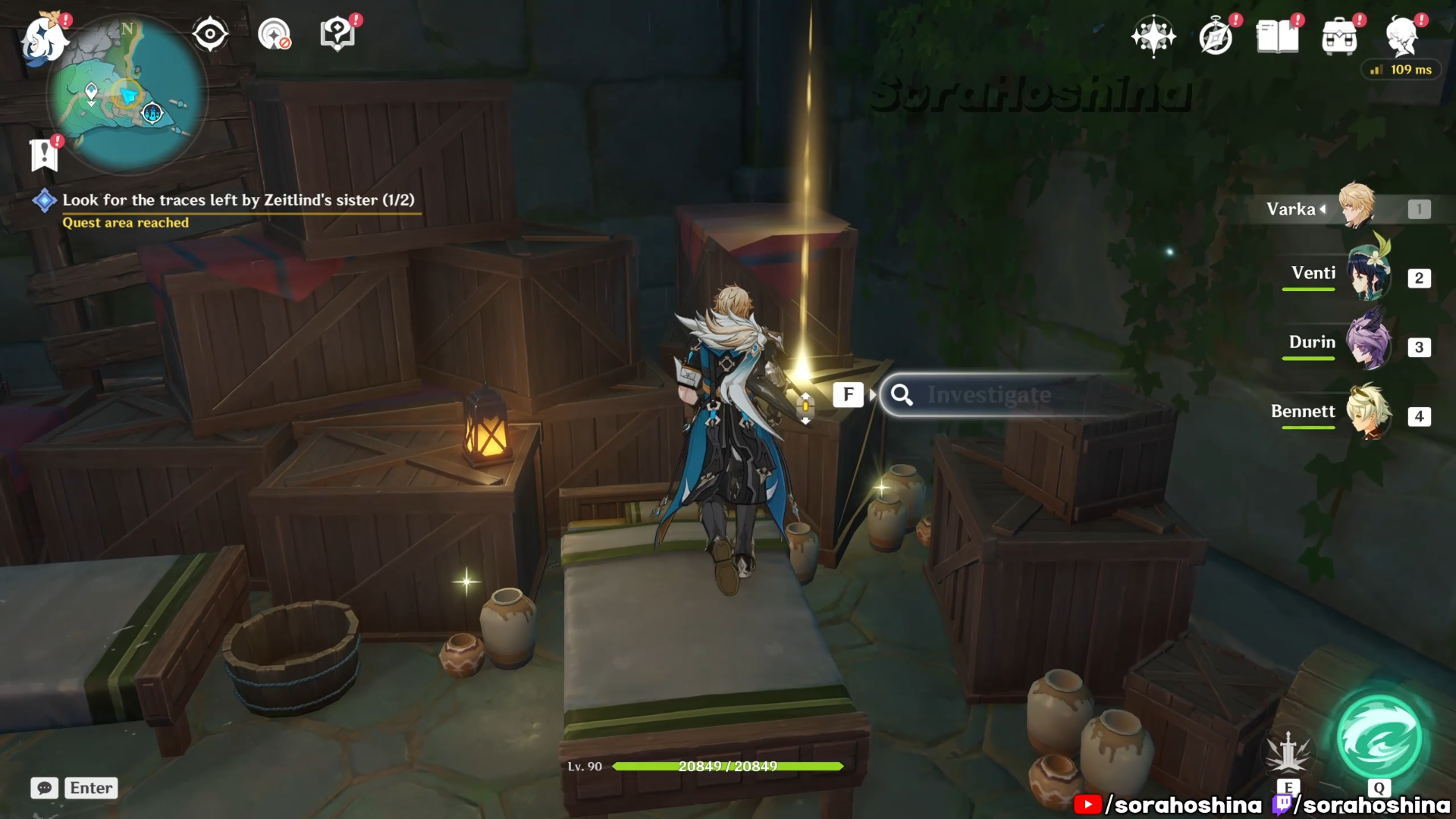Toggle the Elemental Sight eye icon
Screen dimensions: 1456x819
coord(210,34)
